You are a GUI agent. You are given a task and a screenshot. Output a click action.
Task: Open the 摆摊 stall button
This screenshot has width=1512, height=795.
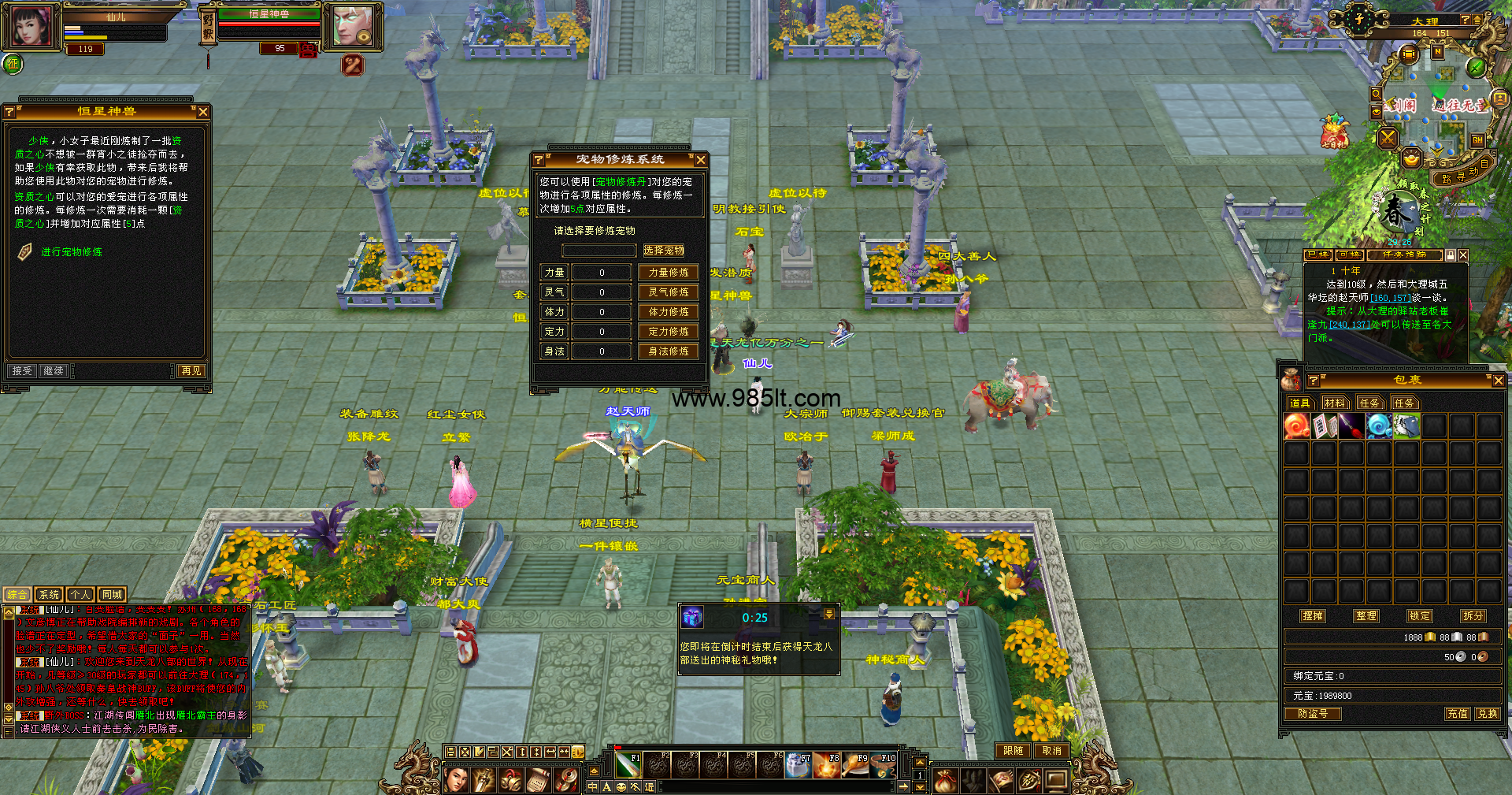coord(1313,616)
